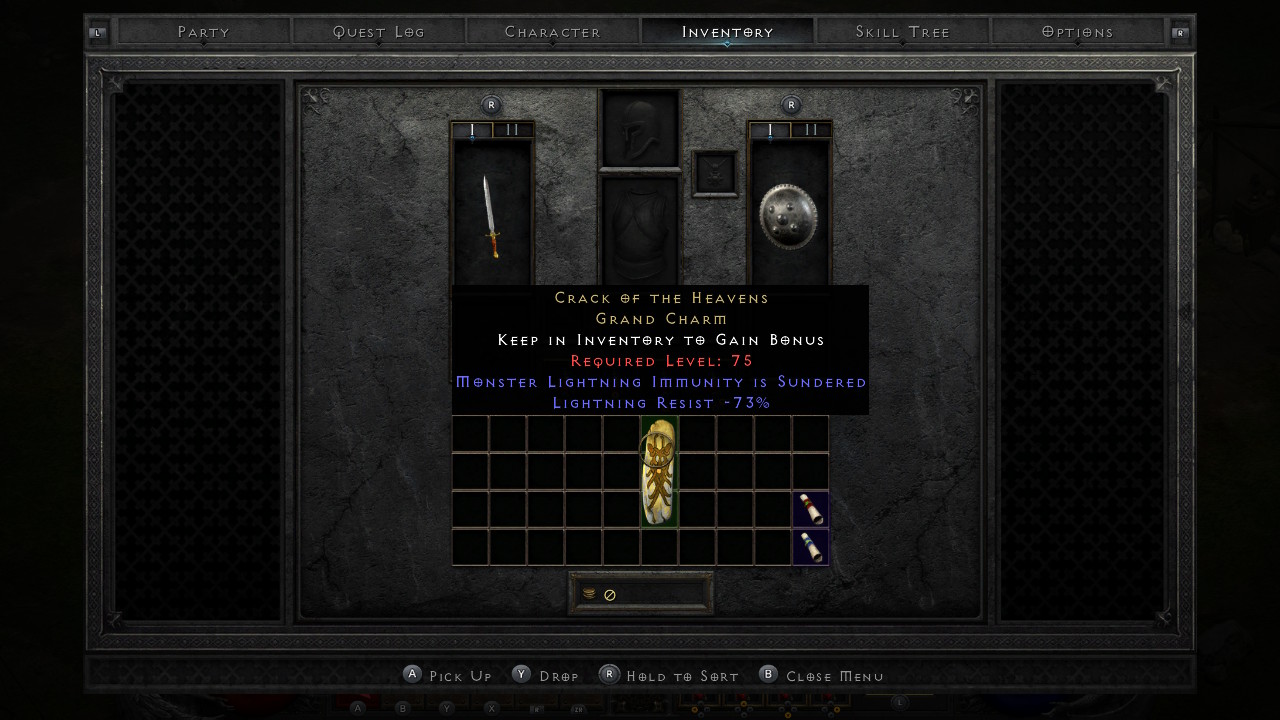Open the Skill Tree tab
The image size is (1280, 720).
click(903, 32)
